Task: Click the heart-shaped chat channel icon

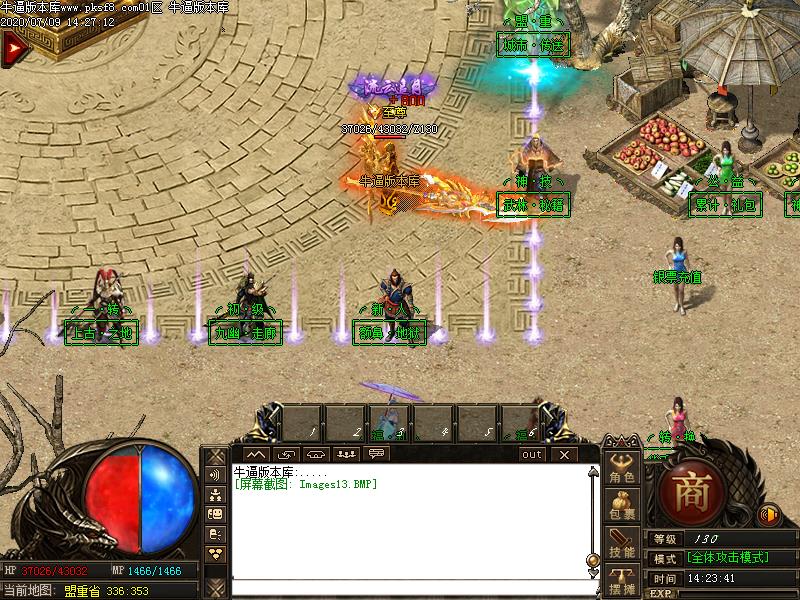Action: tap(215, 552)
